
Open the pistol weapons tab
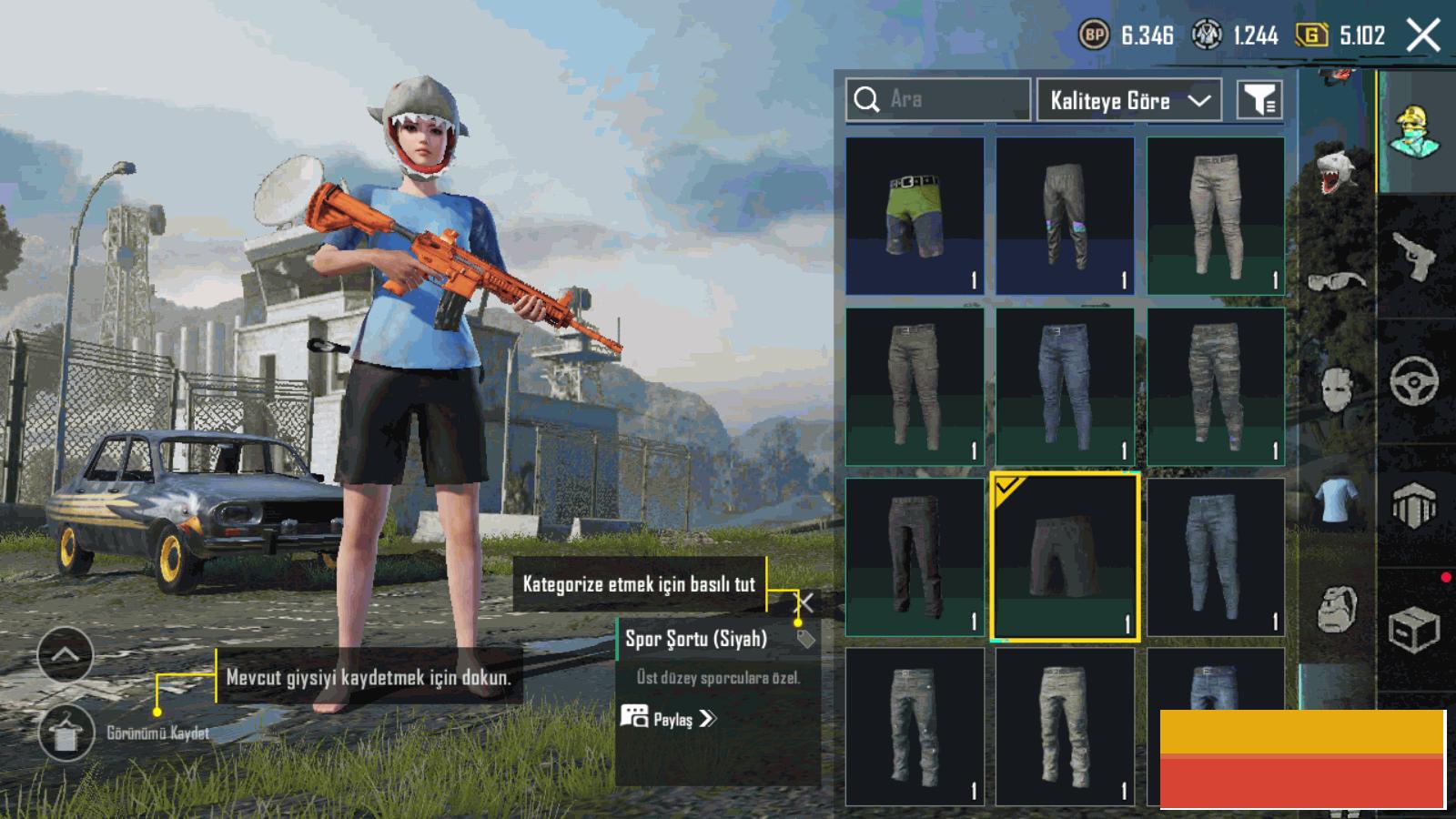[1415, 257]
